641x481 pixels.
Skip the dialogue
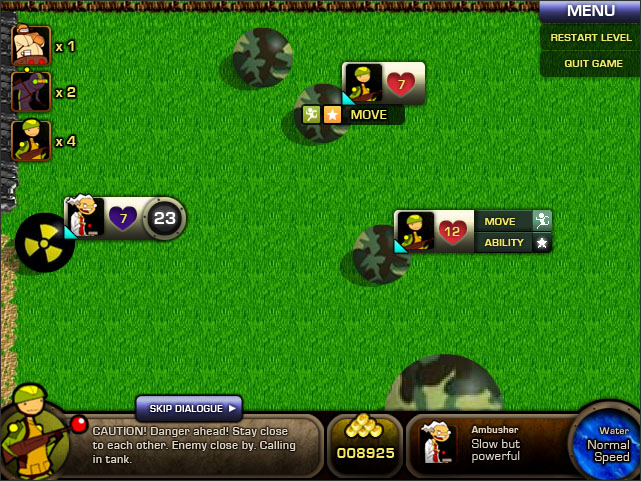pos(189,408)
